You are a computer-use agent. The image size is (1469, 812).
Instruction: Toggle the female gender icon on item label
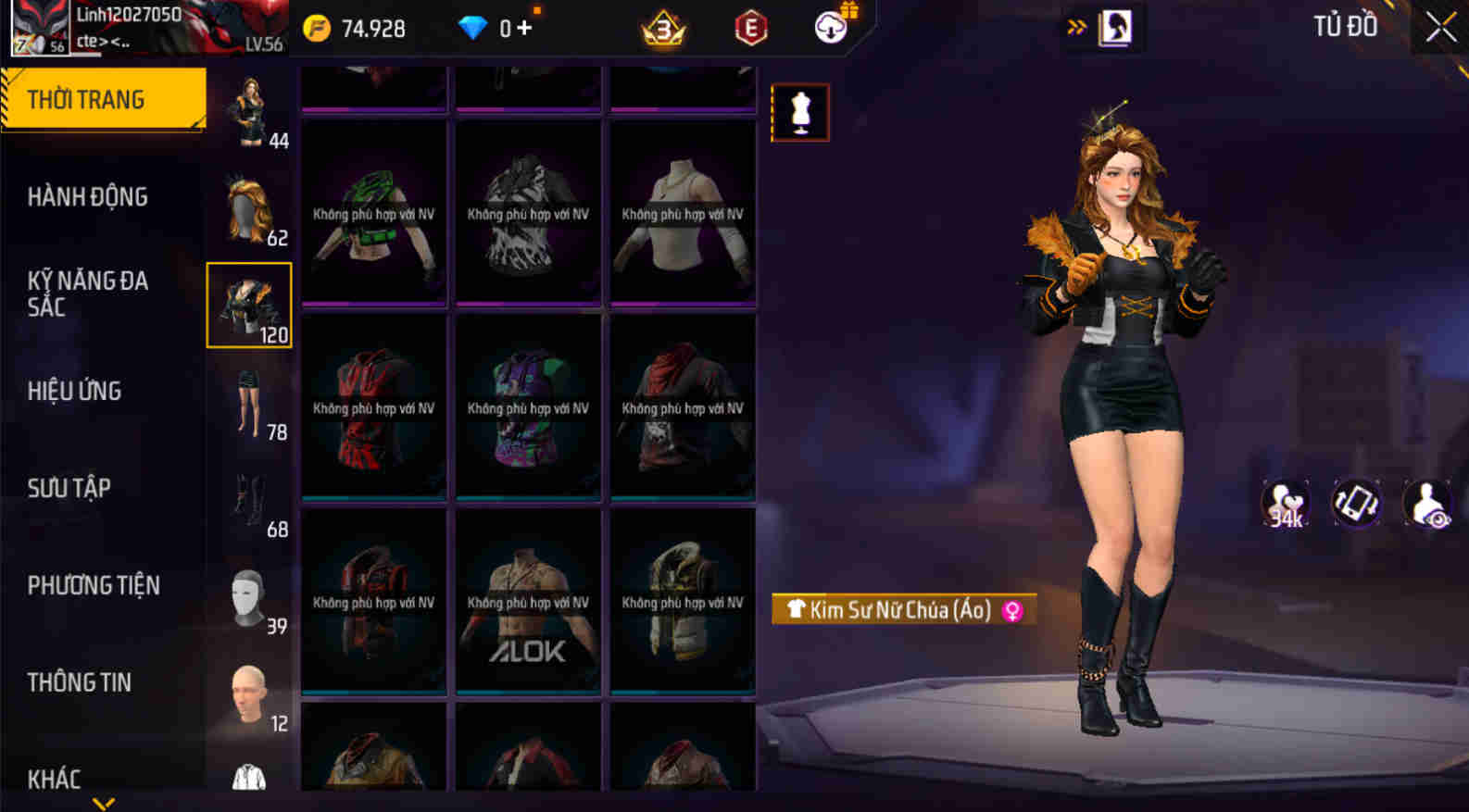click(1013, 609)
